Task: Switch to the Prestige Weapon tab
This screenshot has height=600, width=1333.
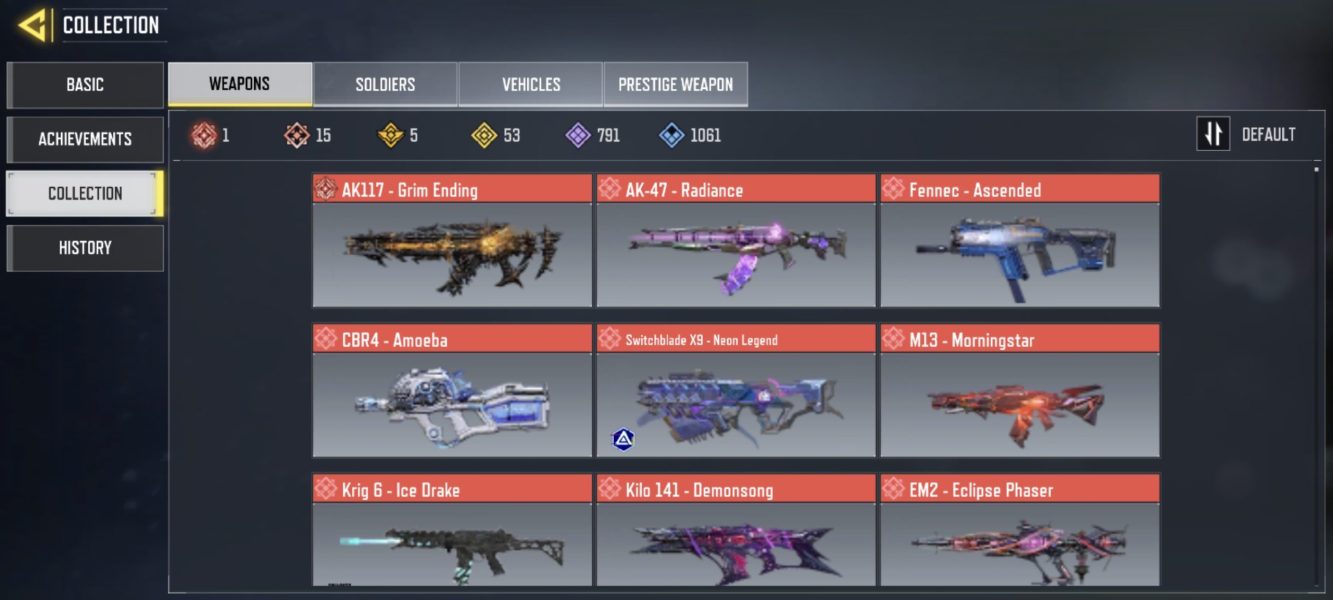Action: click(675, 84)
